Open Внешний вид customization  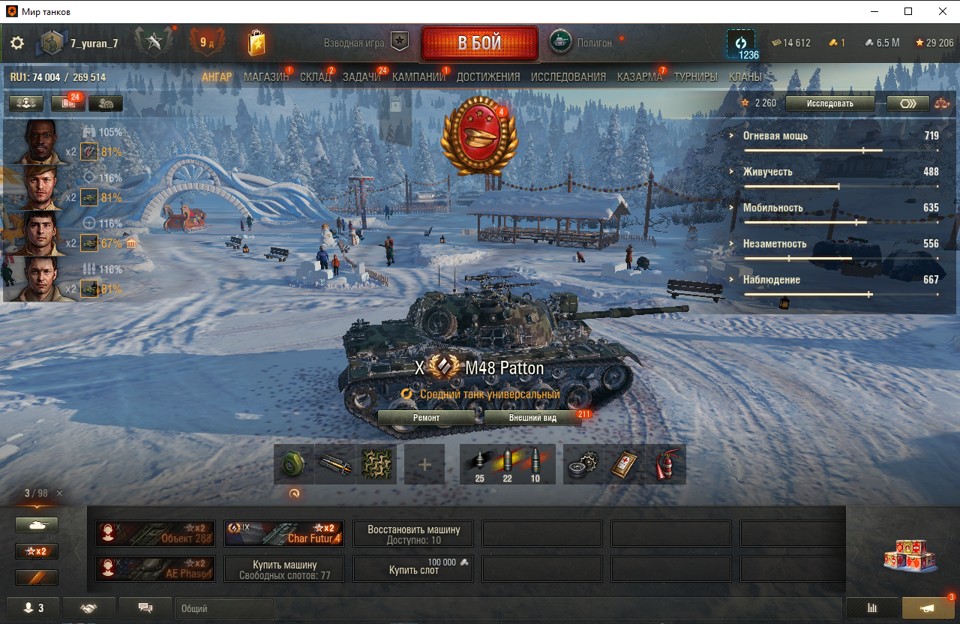pos(533,417)
